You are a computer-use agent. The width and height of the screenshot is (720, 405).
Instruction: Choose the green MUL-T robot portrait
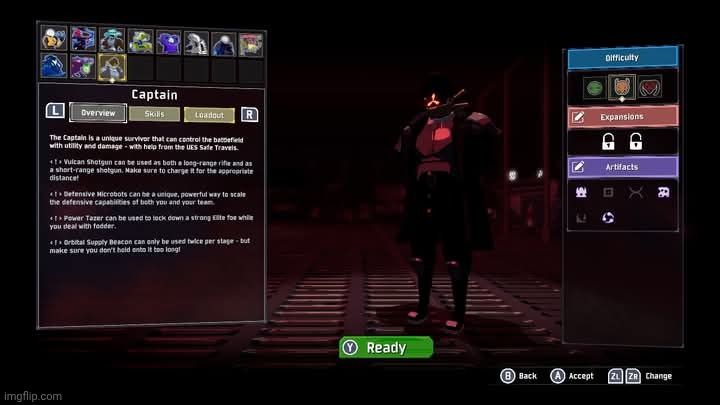(x=139, y=40)
